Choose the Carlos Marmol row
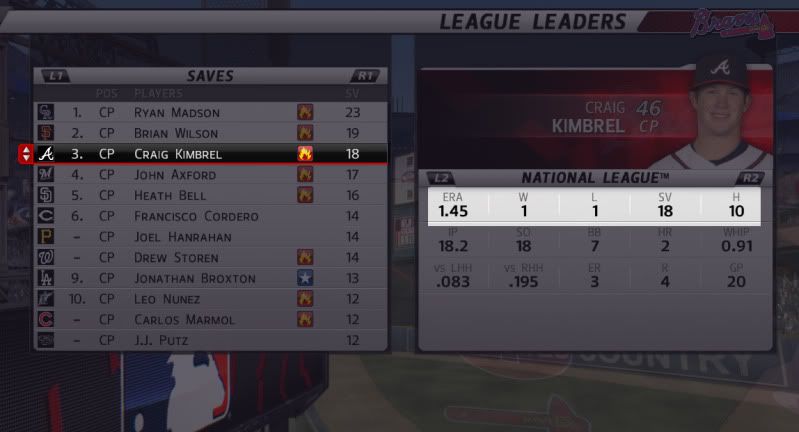 [x=210, y=320]
